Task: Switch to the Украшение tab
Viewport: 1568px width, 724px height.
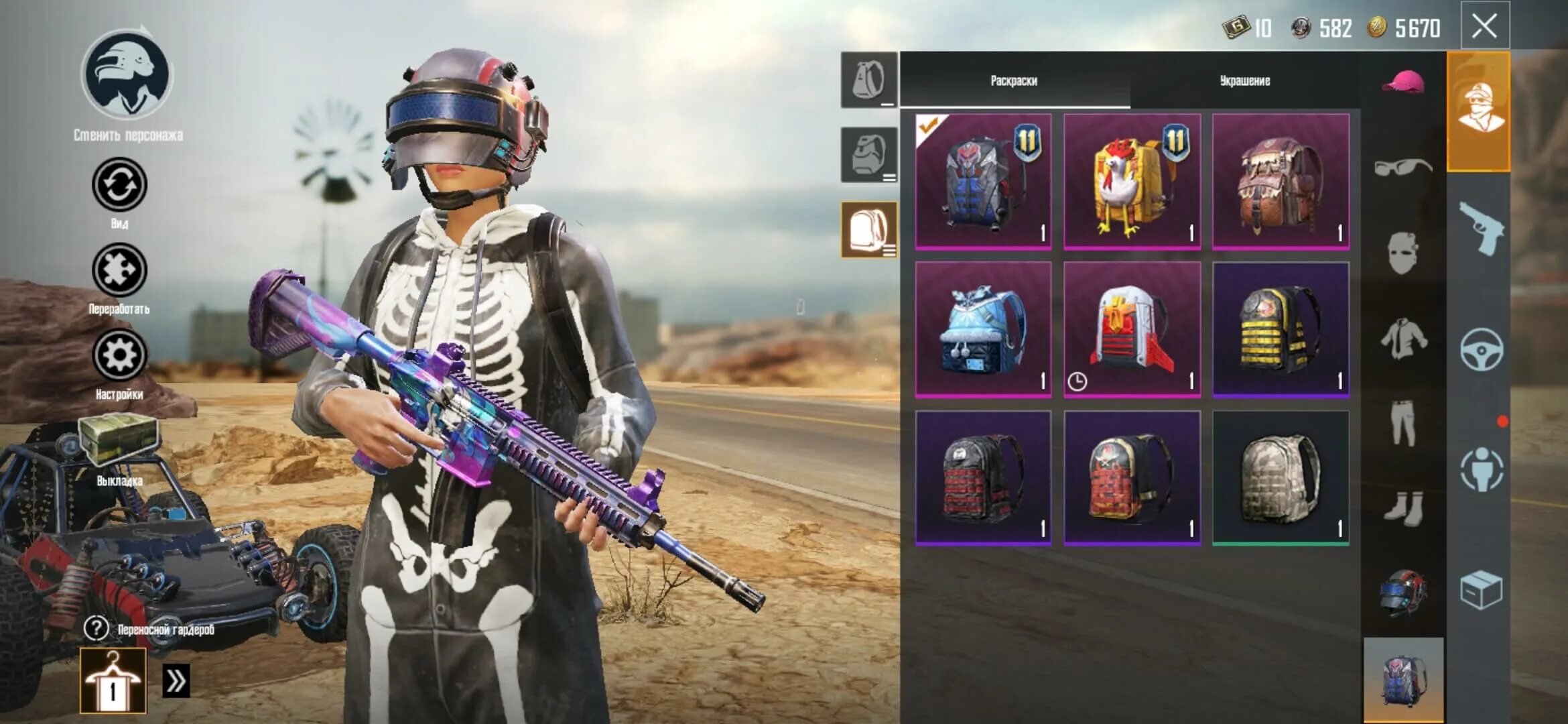Action: tap(1244, 80)
